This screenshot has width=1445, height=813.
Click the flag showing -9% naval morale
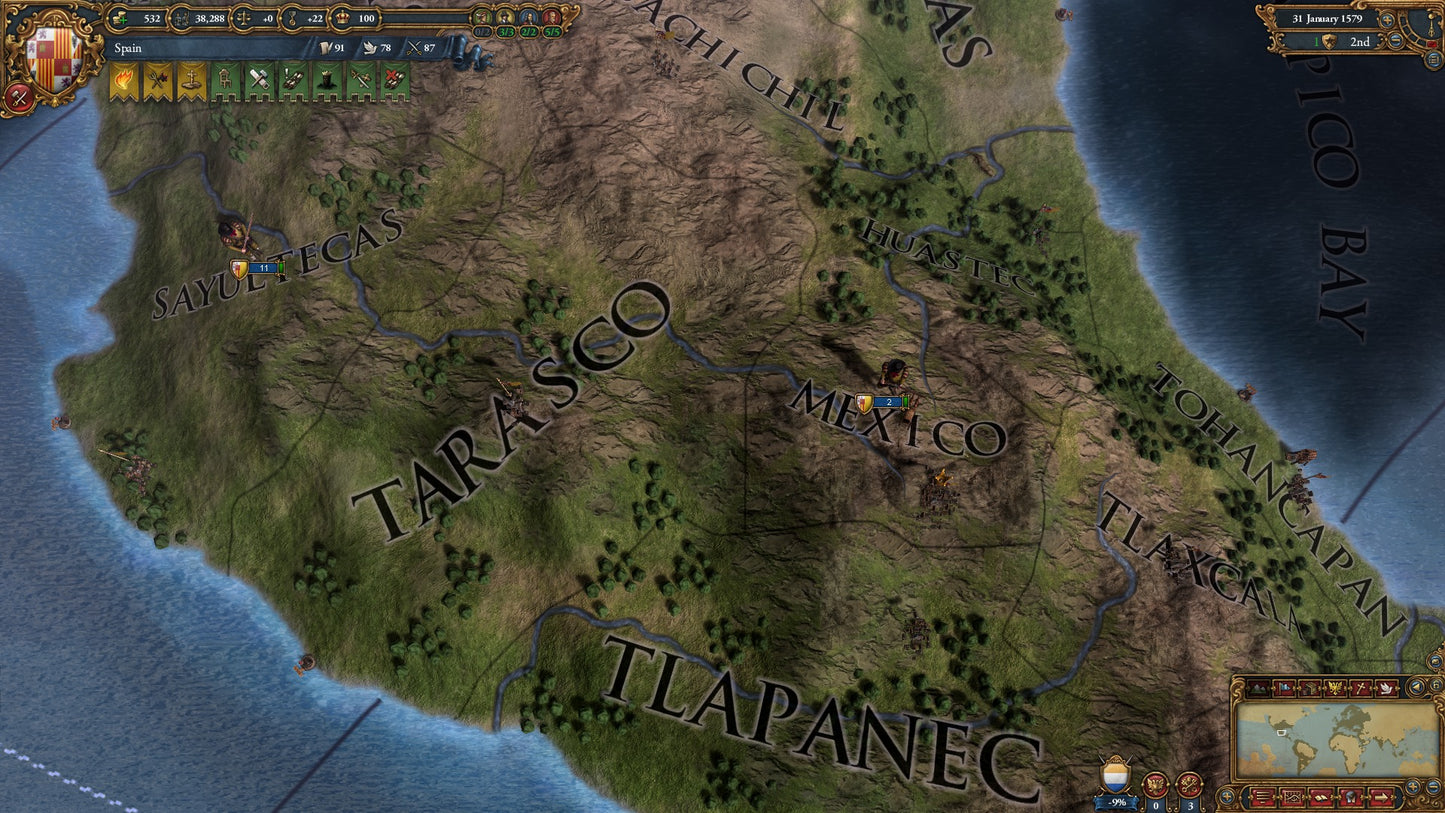[1113, 775]
